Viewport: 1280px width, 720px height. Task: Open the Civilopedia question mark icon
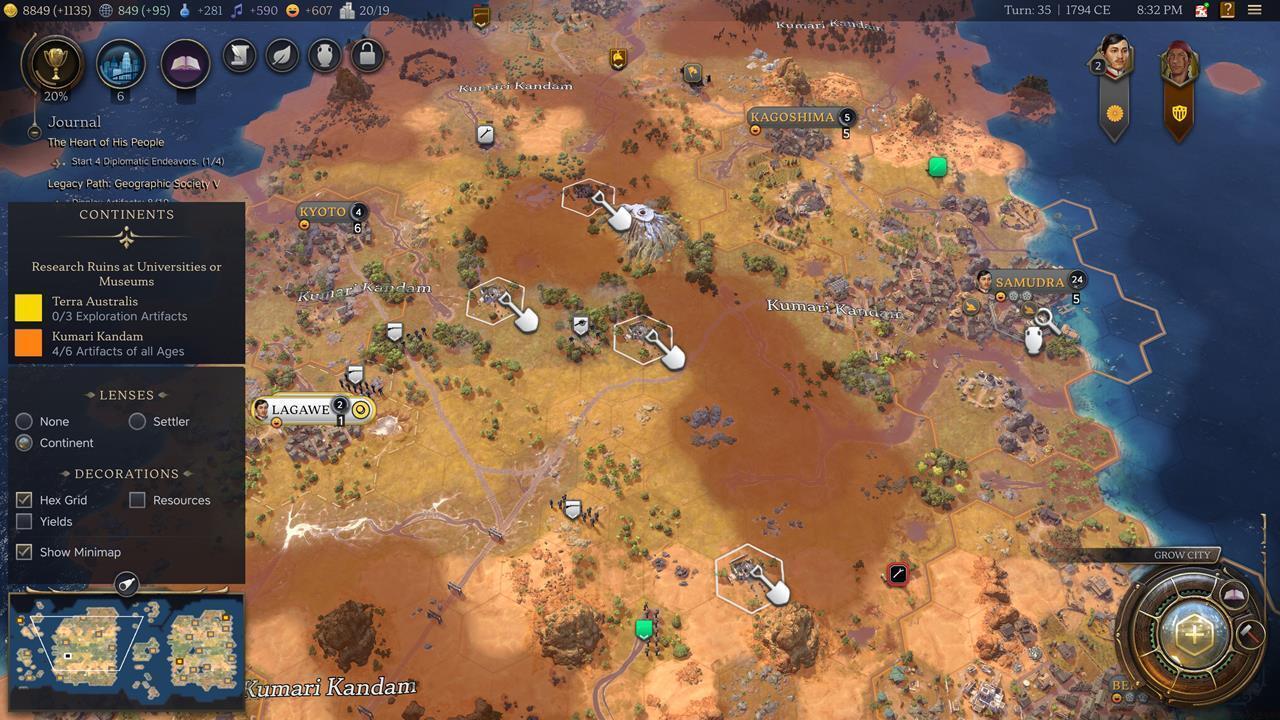pos(1226,9)
